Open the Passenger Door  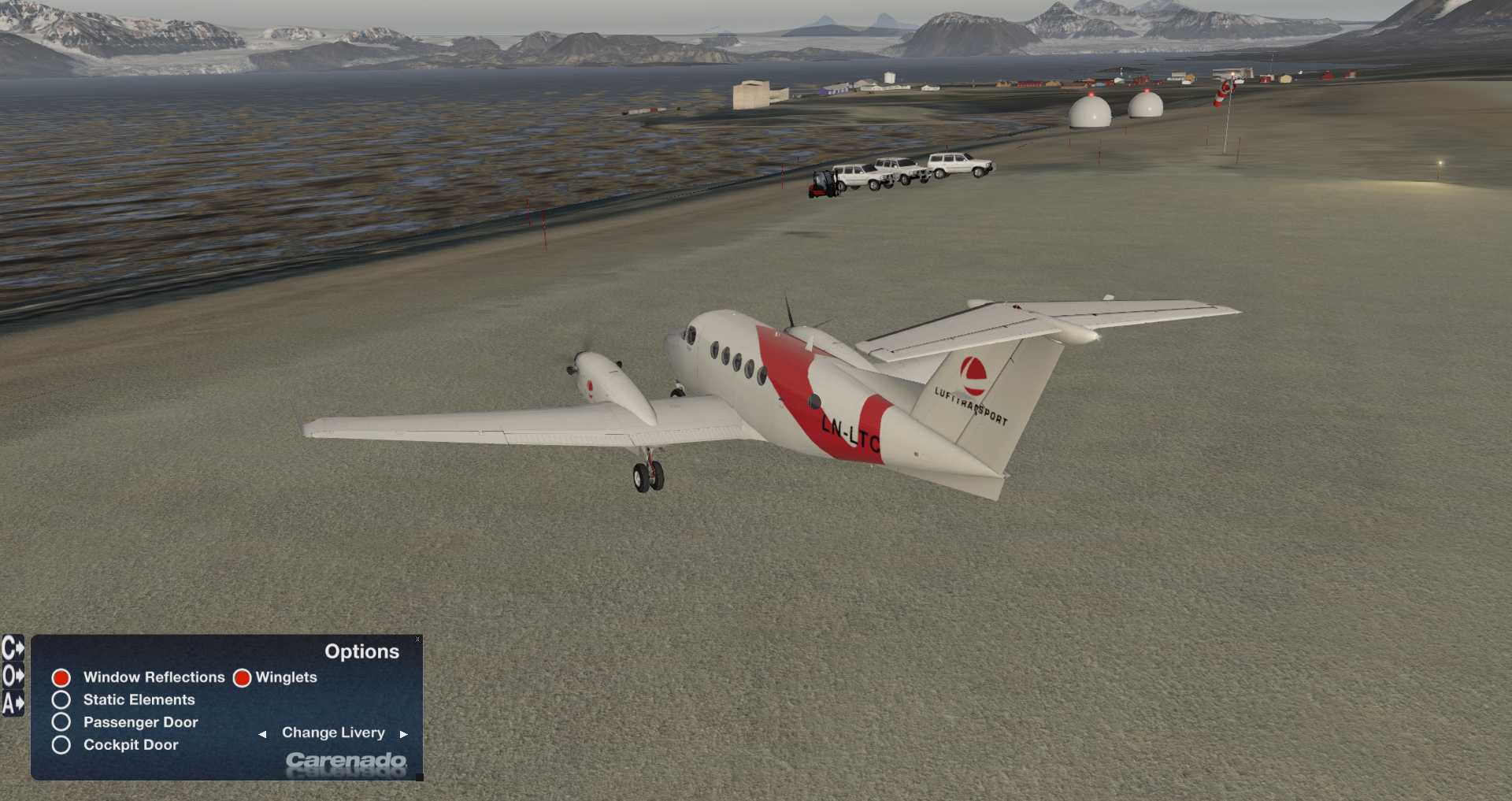pyautogui.click(x=61, y=722)
